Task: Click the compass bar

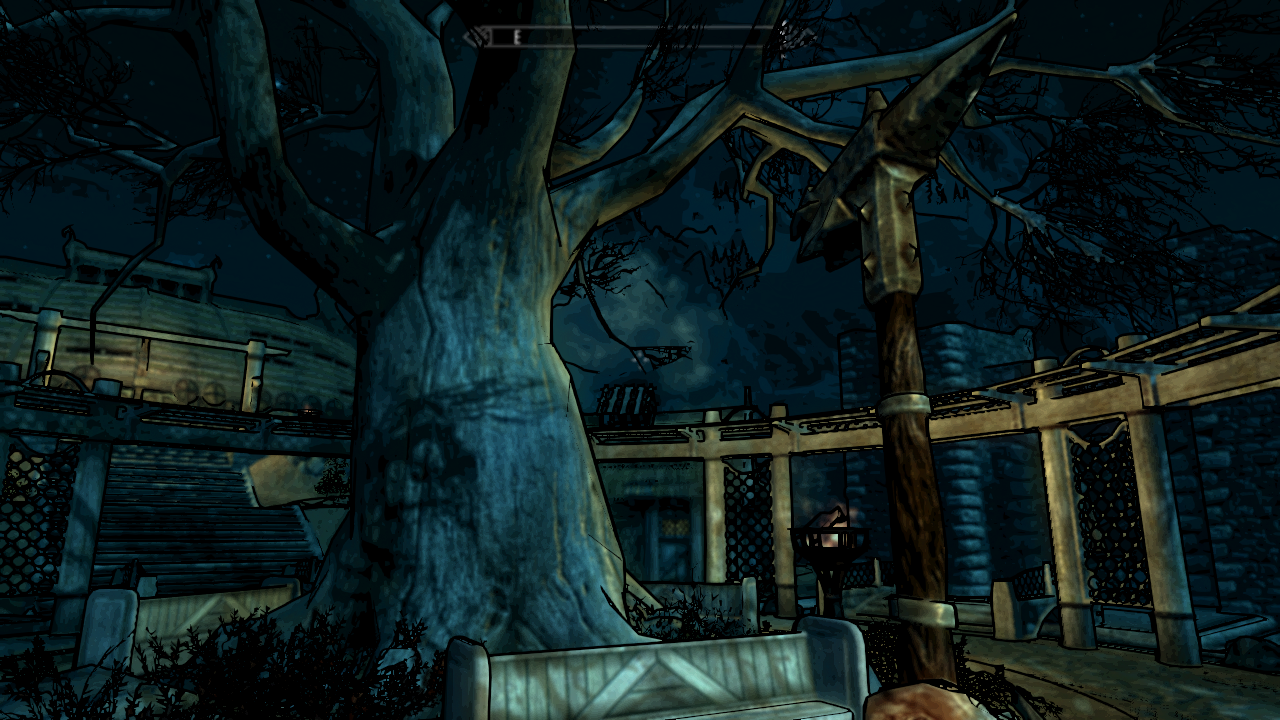Action: (640, 37)
